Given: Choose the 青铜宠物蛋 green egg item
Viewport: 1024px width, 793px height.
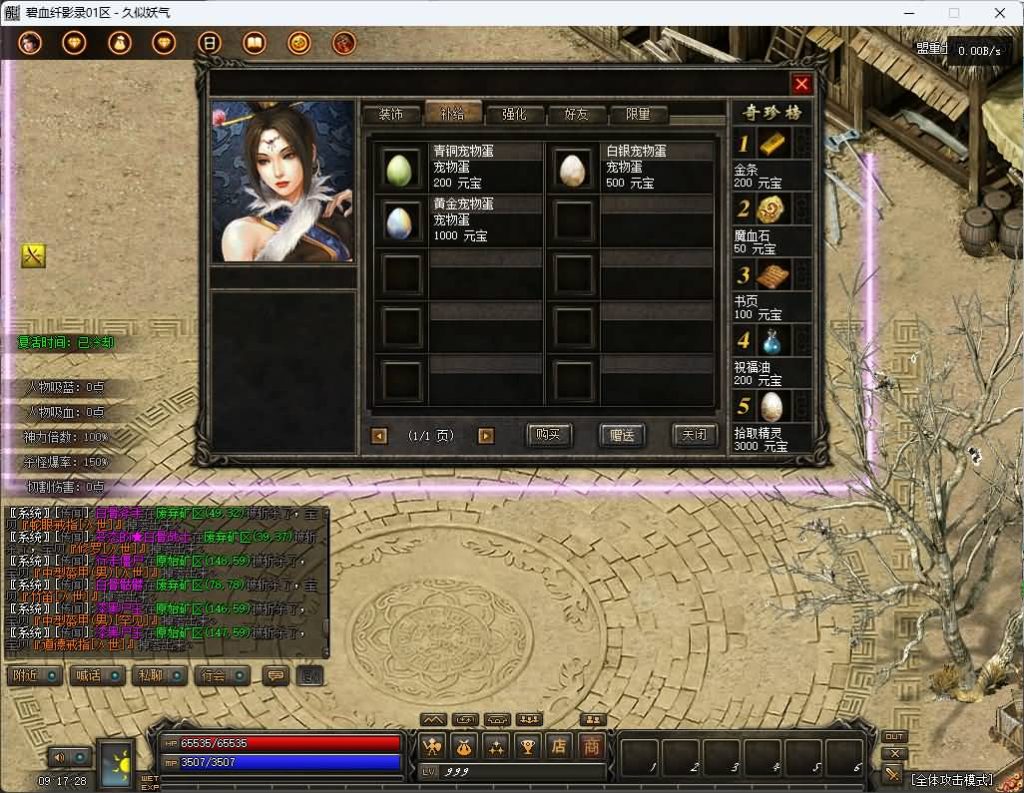Looking at the screenshot, I should [402, 168].
